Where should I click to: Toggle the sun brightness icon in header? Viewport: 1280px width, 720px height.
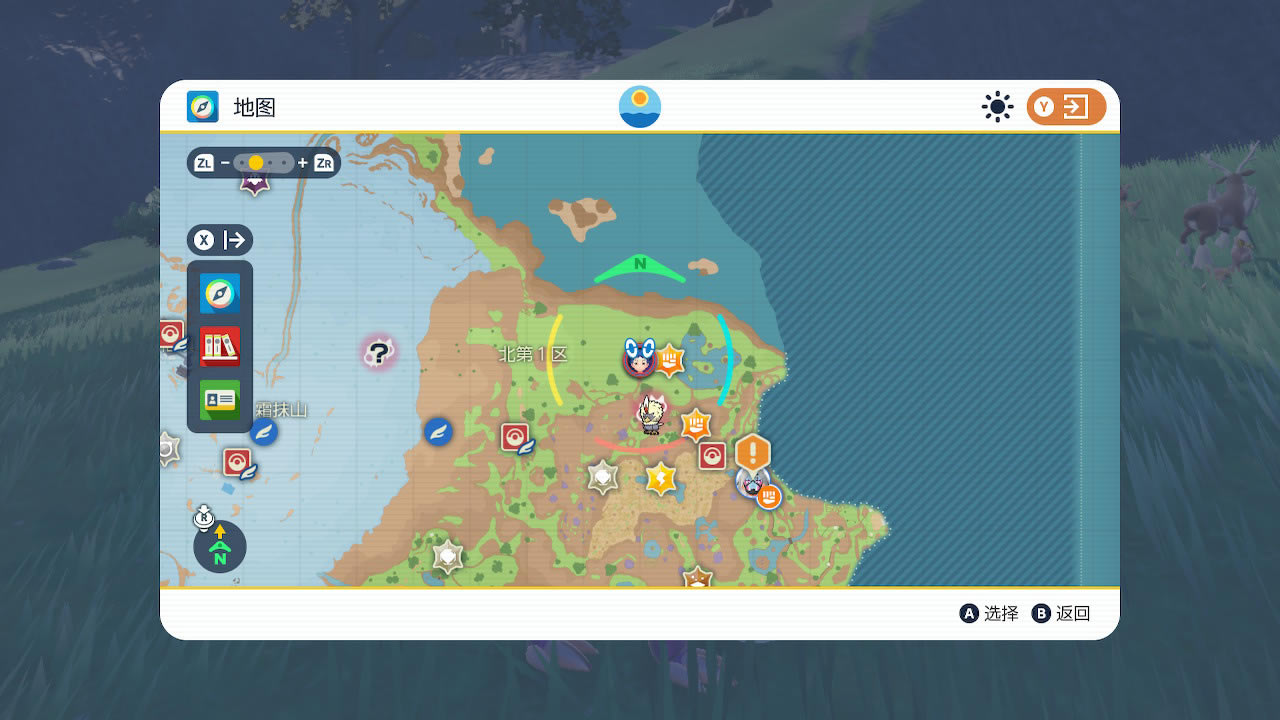tap(997, 107)
